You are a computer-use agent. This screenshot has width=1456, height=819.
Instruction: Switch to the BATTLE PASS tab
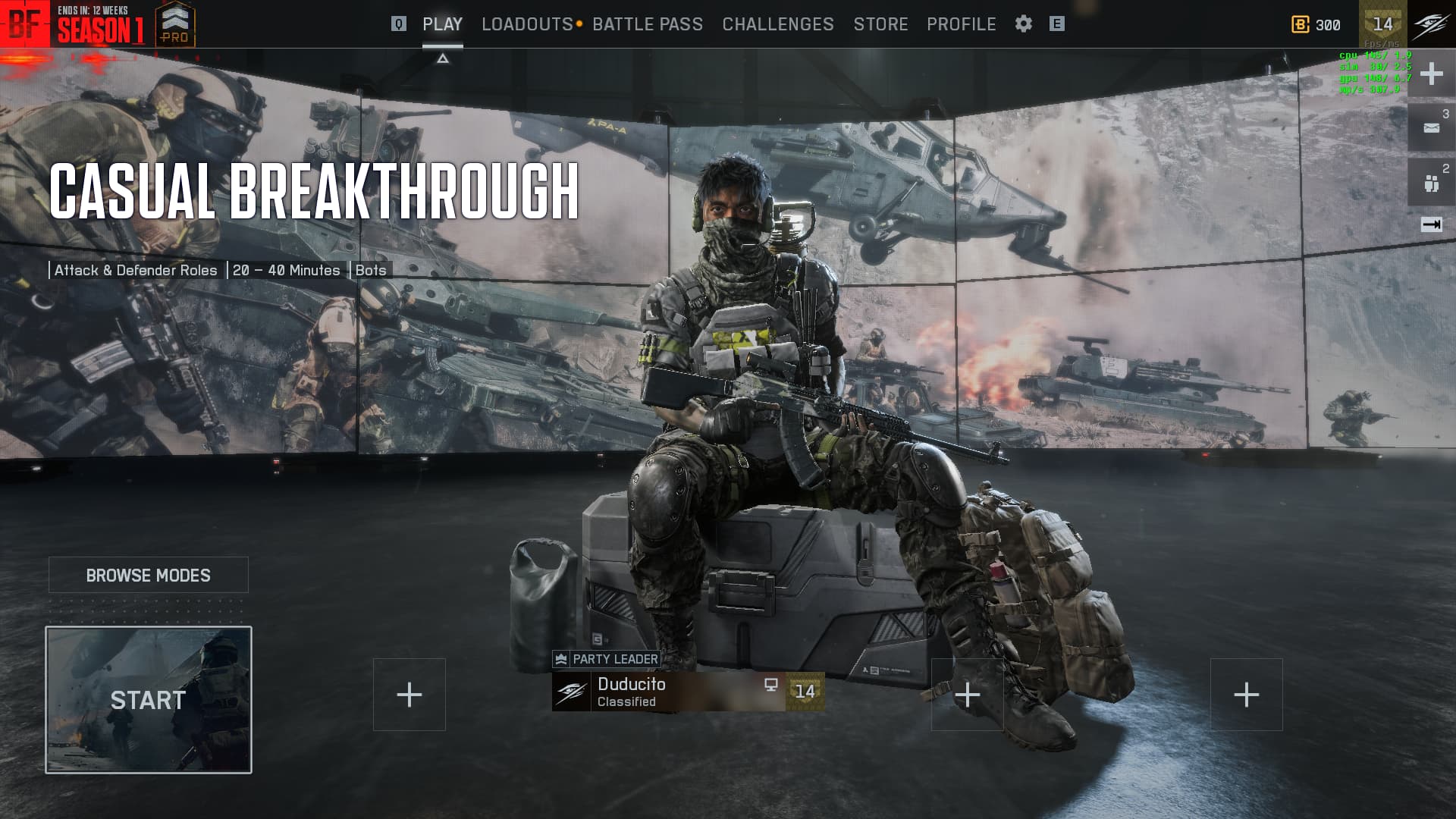pos(648,24)
